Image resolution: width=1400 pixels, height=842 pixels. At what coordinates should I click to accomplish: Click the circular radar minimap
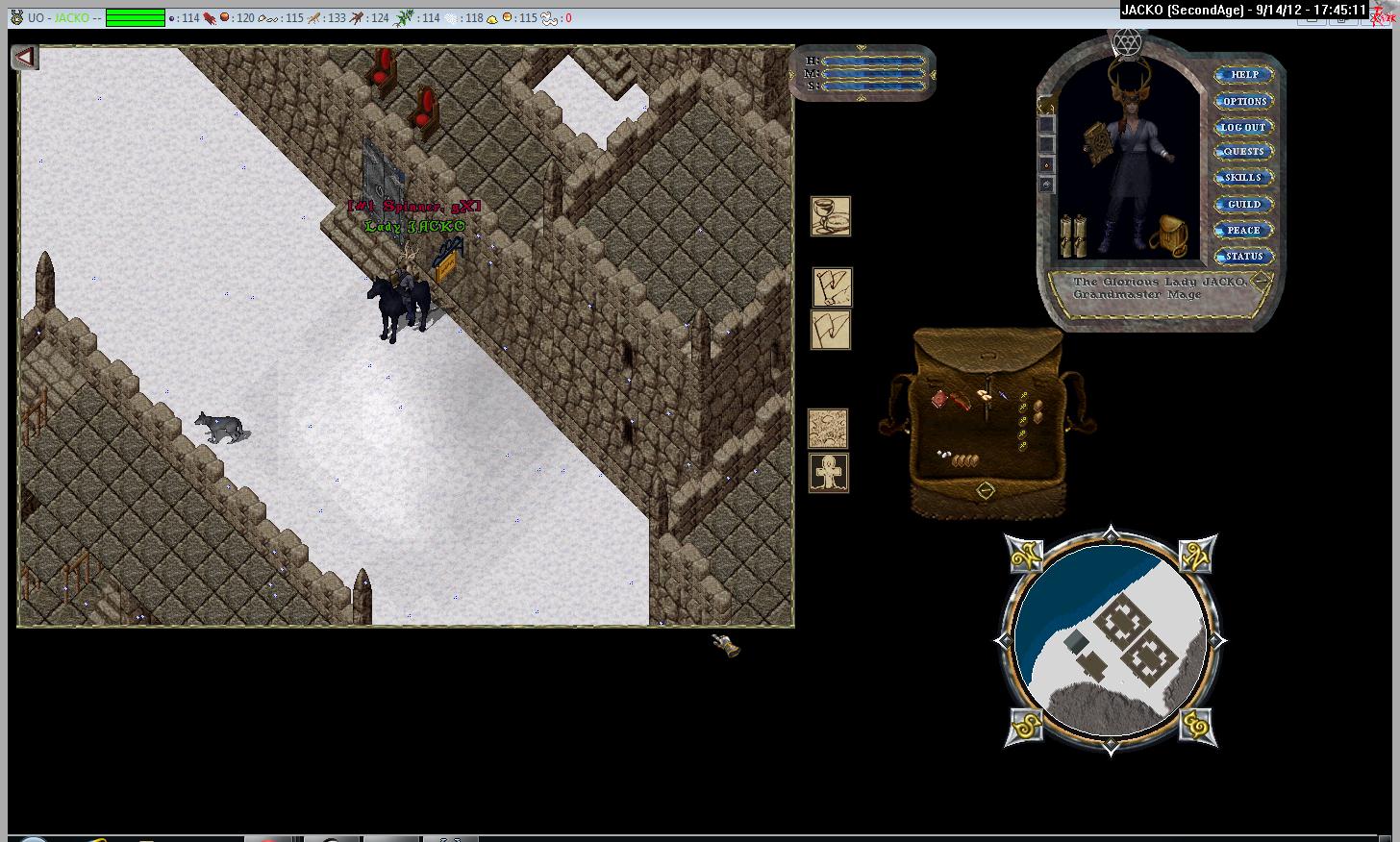(x=1111, y=639)
